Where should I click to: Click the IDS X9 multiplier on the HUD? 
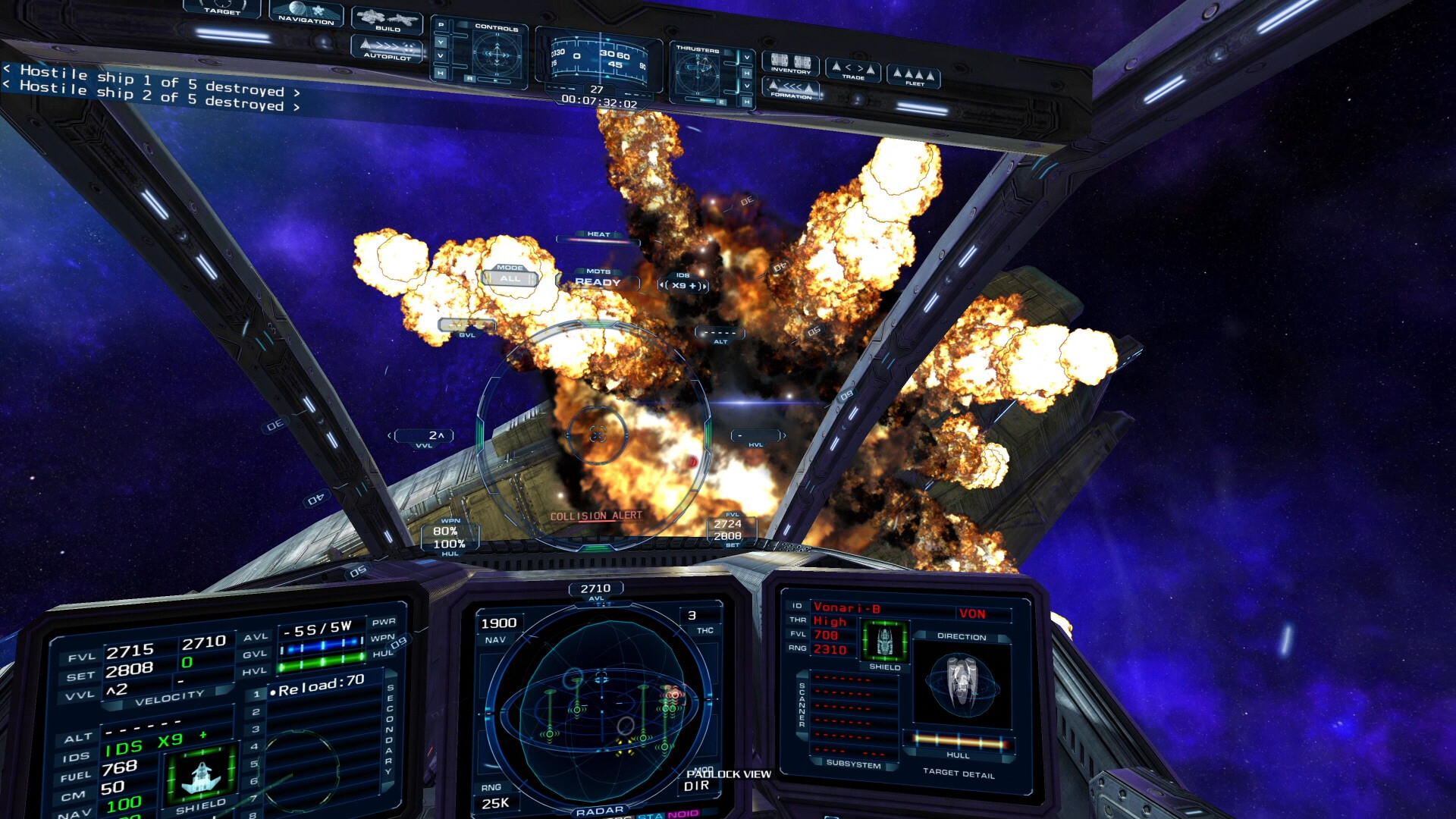coord(682,285)
